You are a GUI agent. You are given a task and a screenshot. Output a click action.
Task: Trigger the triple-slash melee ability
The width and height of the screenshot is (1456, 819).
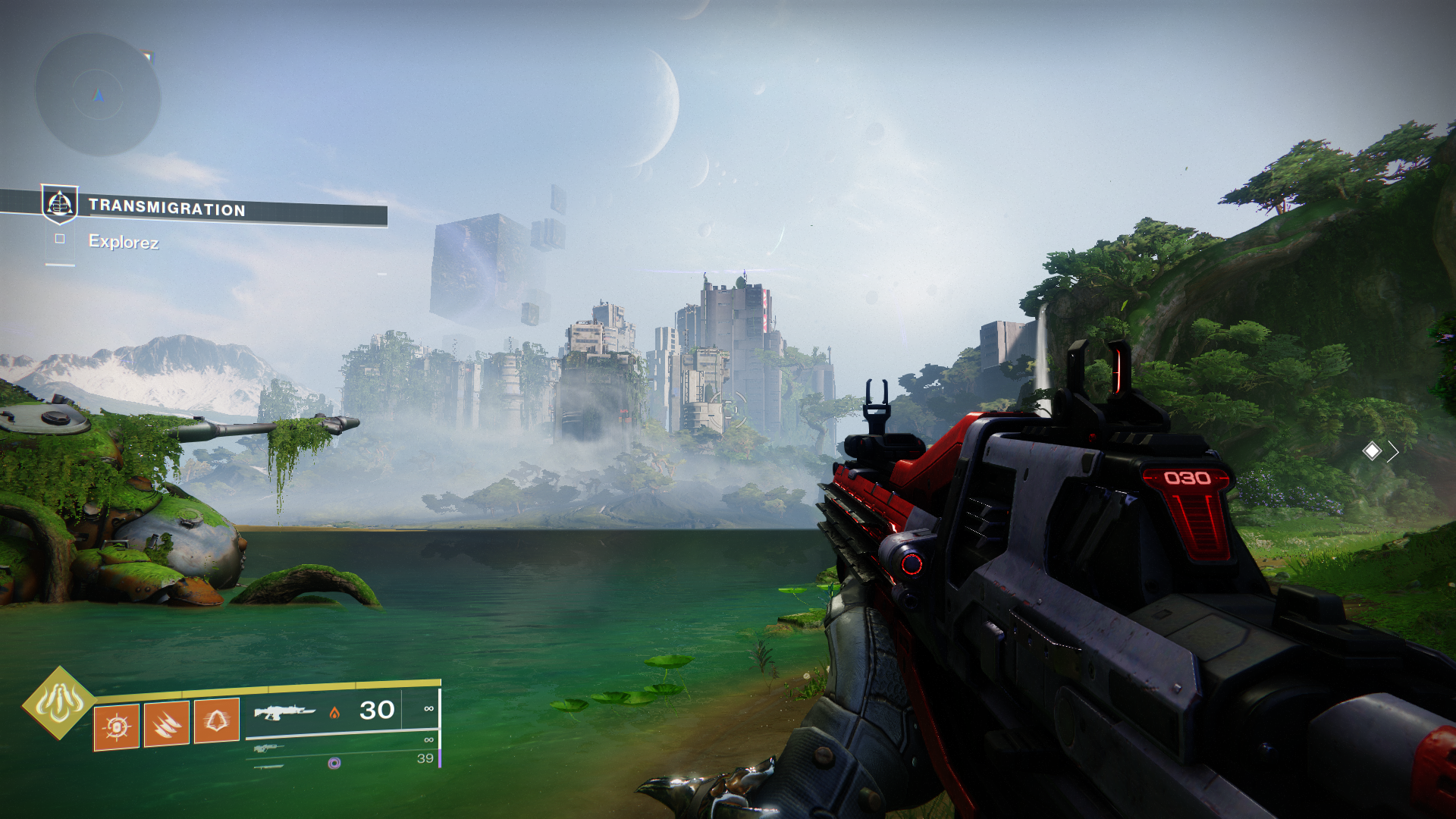167,724
